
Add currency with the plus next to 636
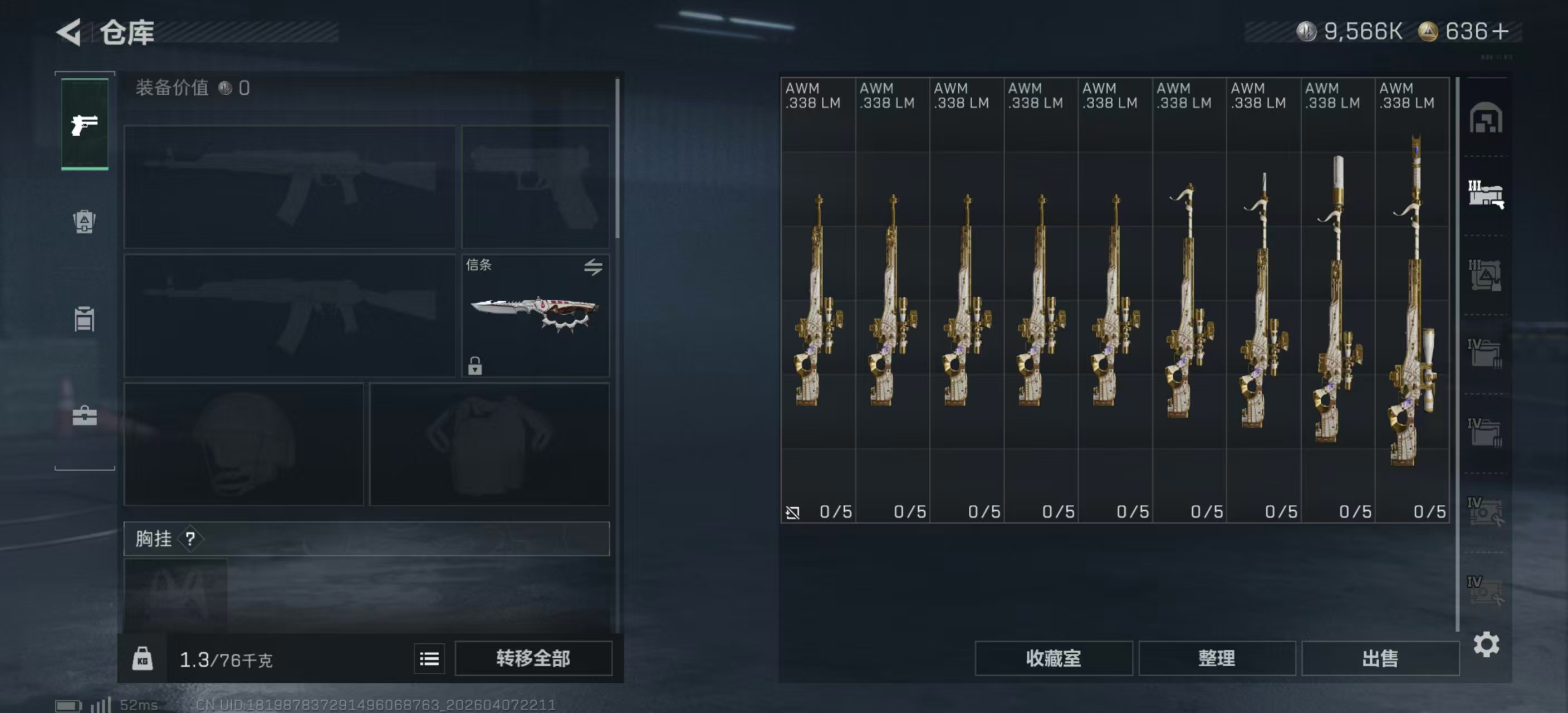(1501, 31)
